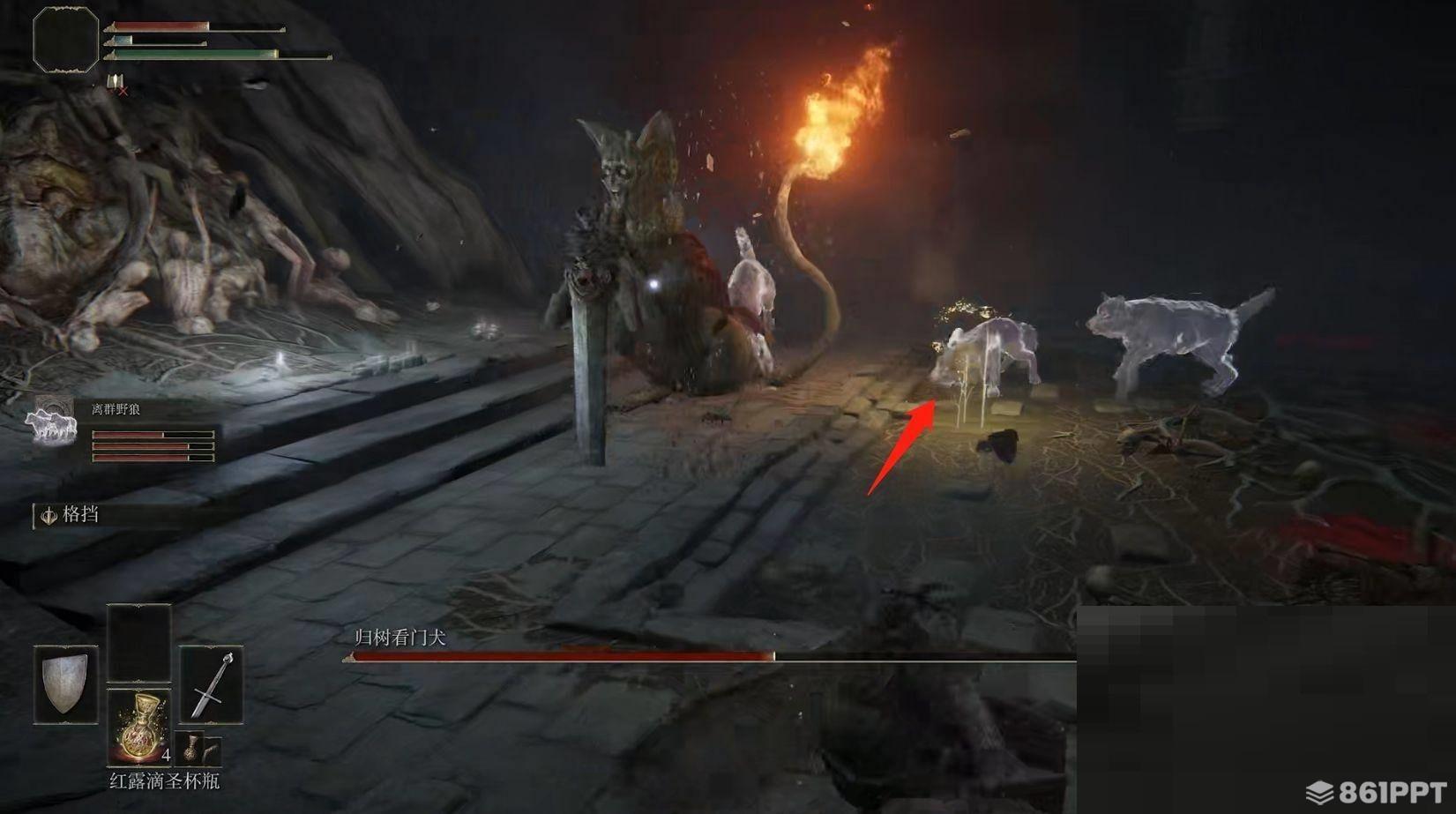Use the Flask of Crimson Tears
The height and width of the screenshot is (814, 1456).
click(138, 727)
